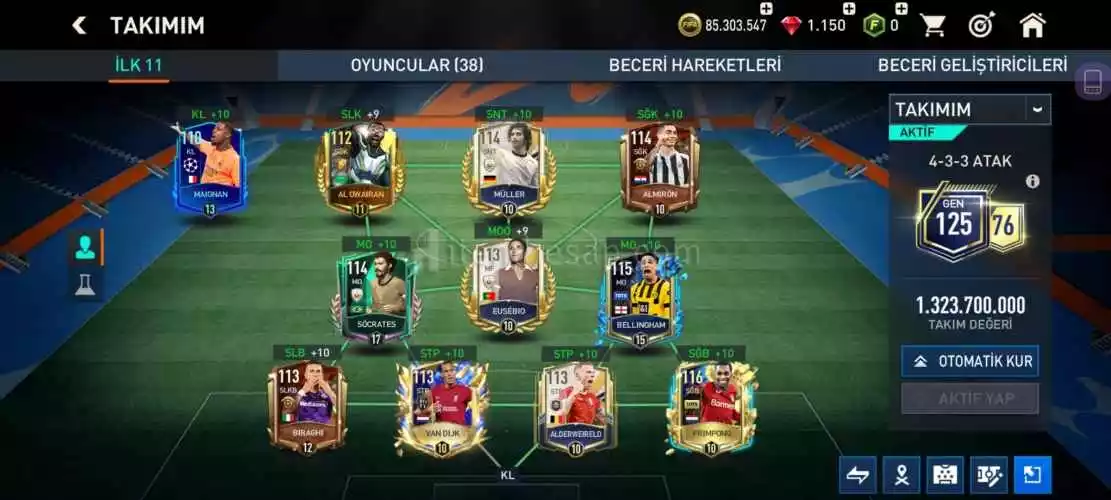This screenshot has width=1111, height=500.
Task: Choose the Frimpong right back card
Action: 710,405
